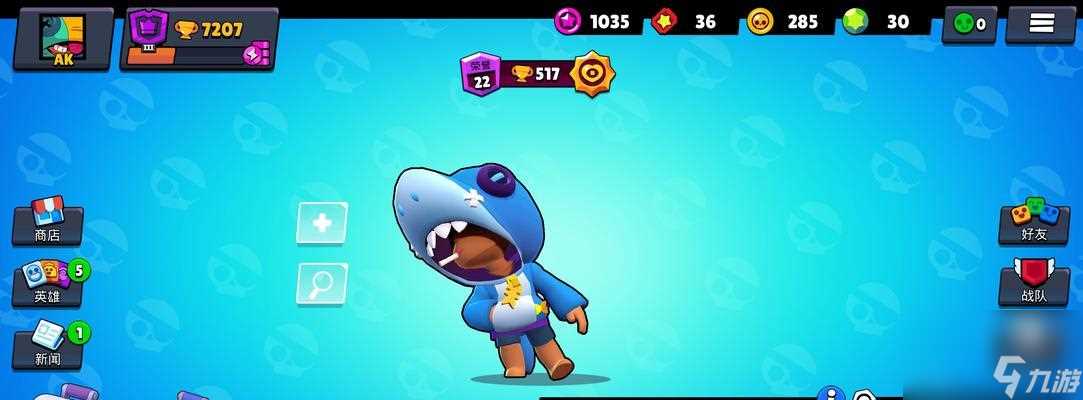Open the hamburger main menu

click(1041, 24)
